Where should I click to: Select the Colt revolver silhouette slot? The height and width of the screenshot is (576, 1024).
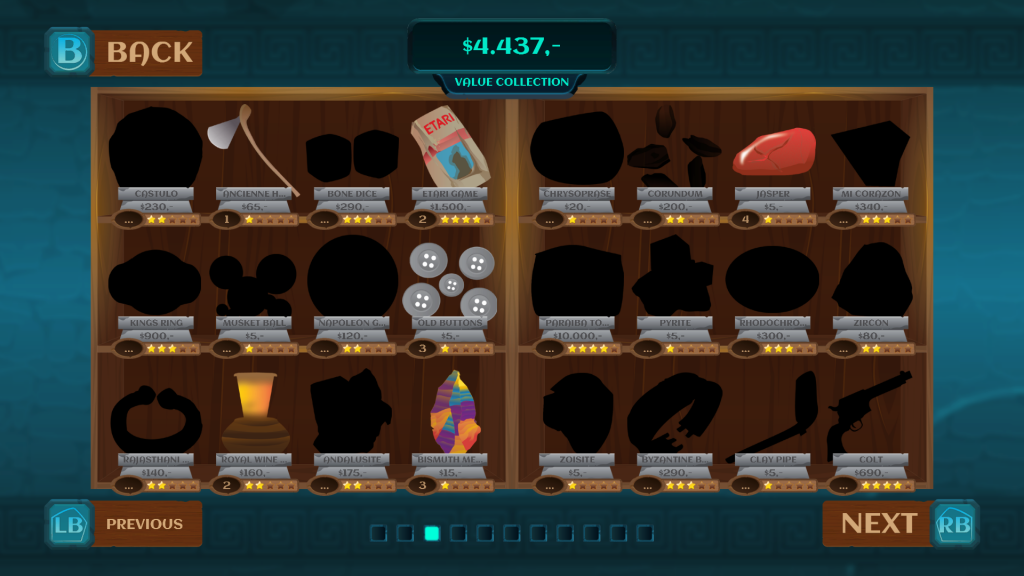pos(870,412)
